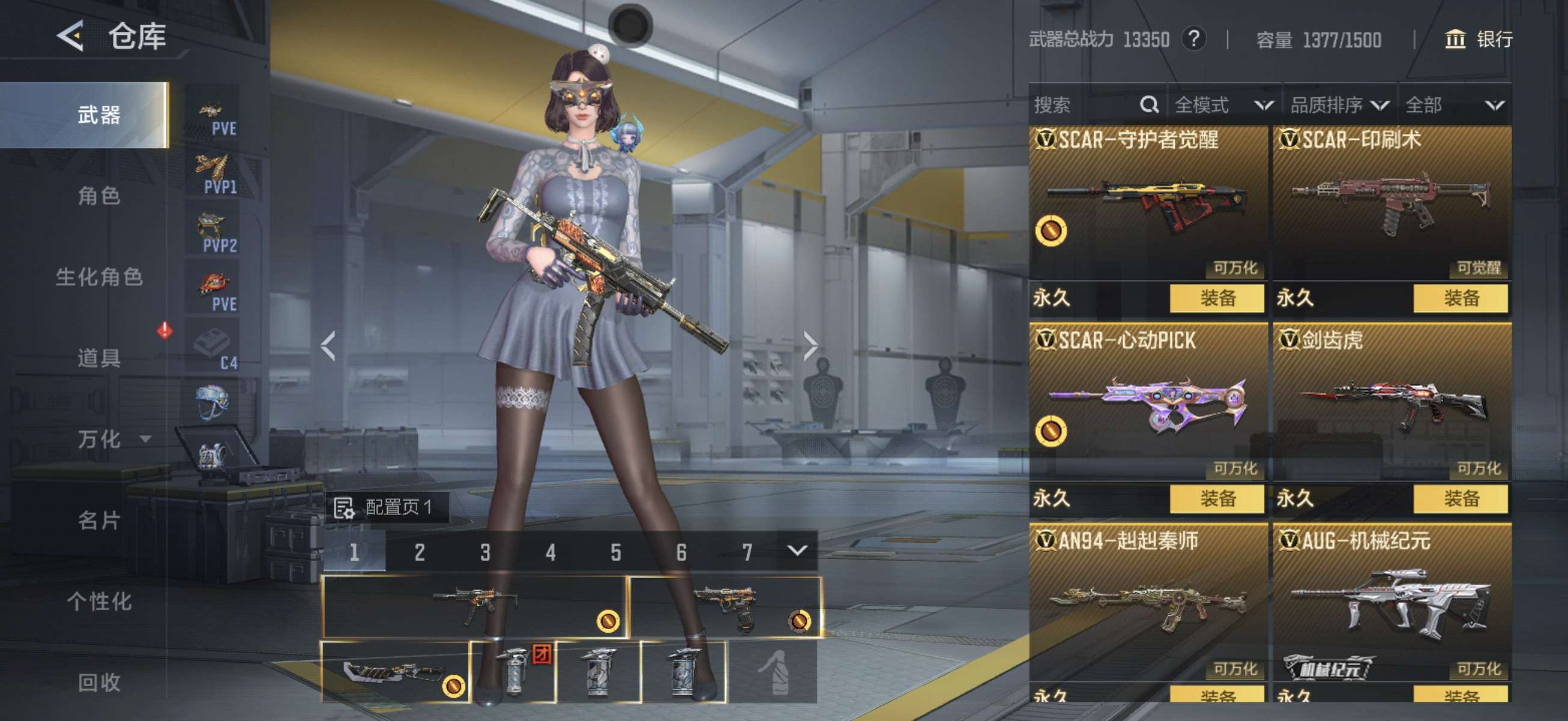Image resolution: width=1568 pixels, height=721 pixels.
Task: Open the 银行 bank
Action: (1478, 40)
